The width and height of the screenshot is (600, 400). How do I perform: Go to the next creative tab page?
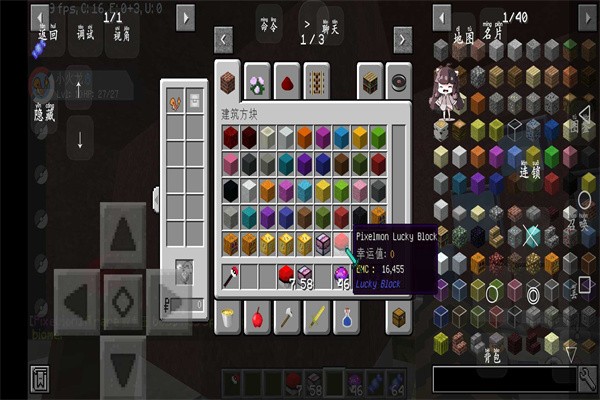point(402,39)
